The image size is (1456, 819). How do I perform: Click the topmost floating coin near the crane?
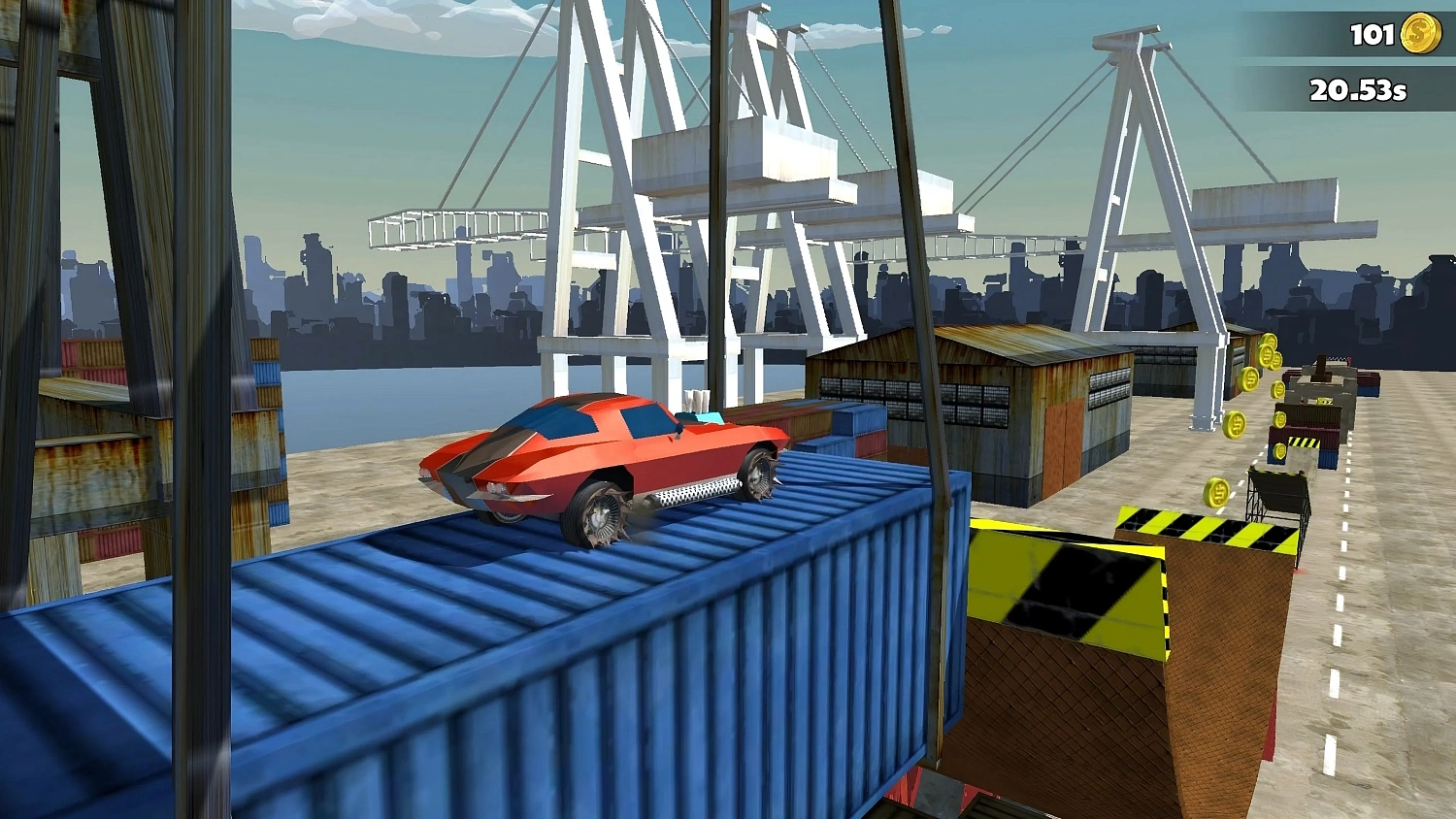click(1269, 340)
